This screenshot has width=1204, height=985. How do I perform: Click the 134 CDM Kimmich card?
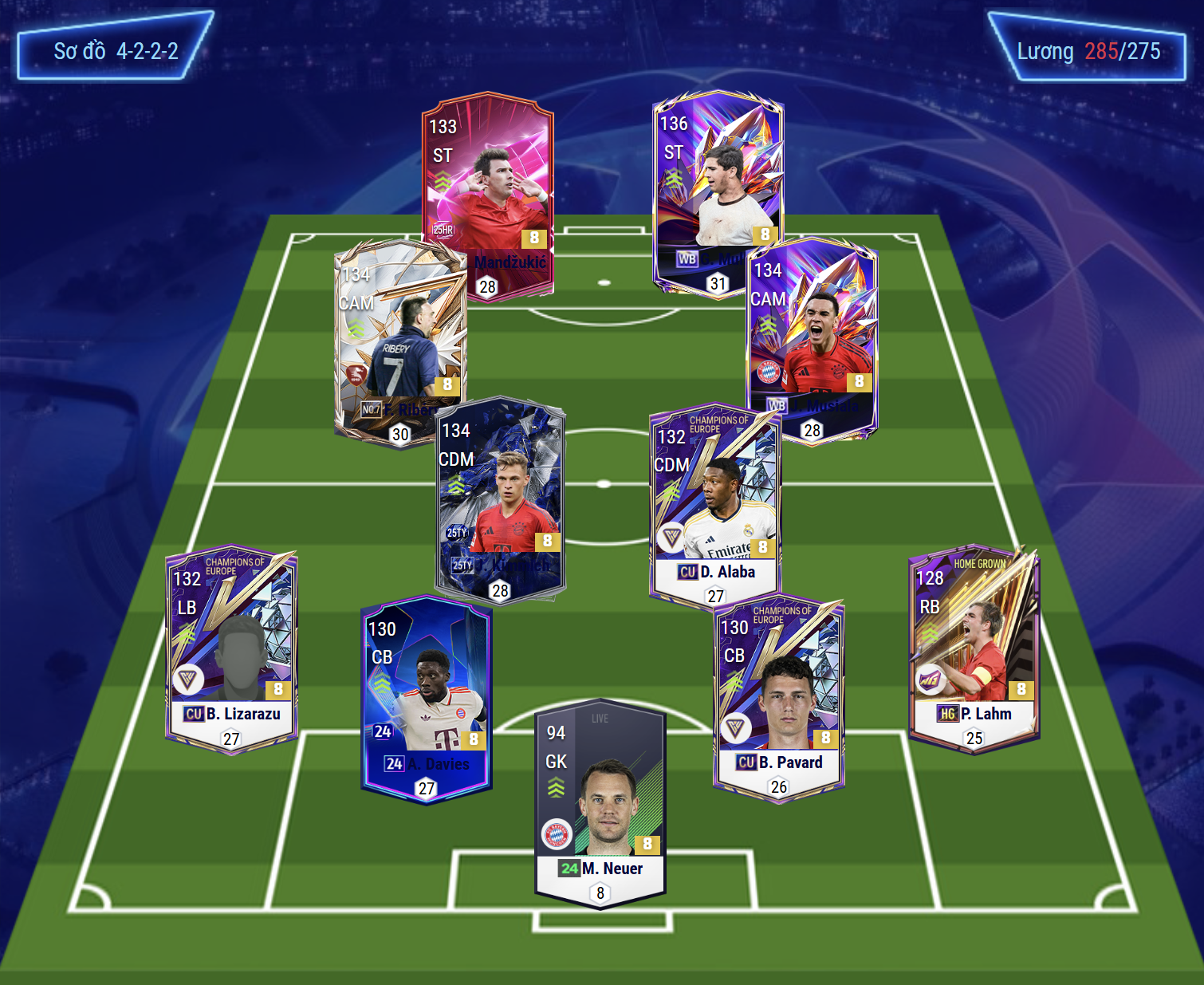tap(501, 494)
